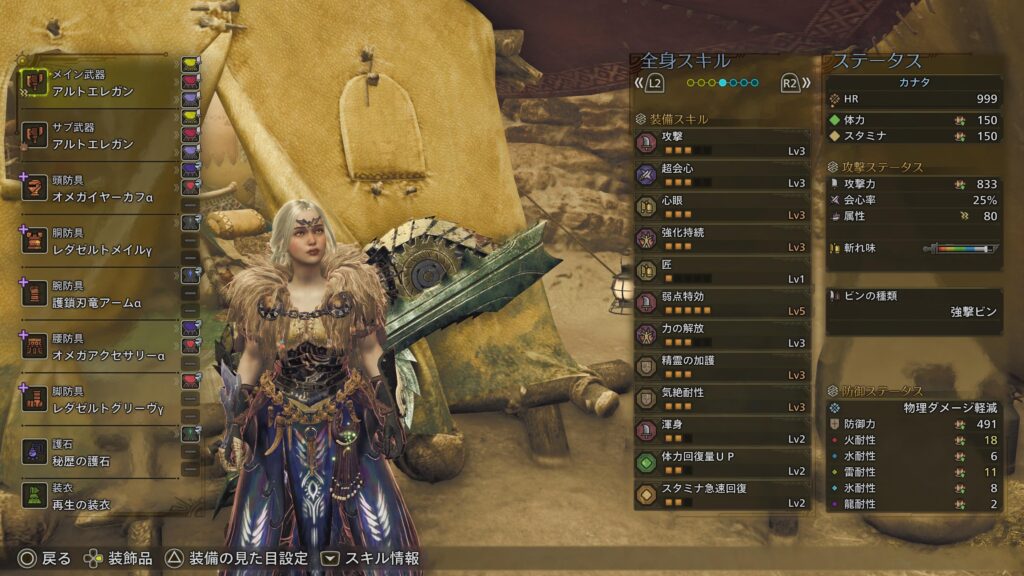This screenshot has height=576, width=1024.
Task: Choose the 脚防具 レダゼルトグリーヴγ slot
Action: tap(98, 400)
